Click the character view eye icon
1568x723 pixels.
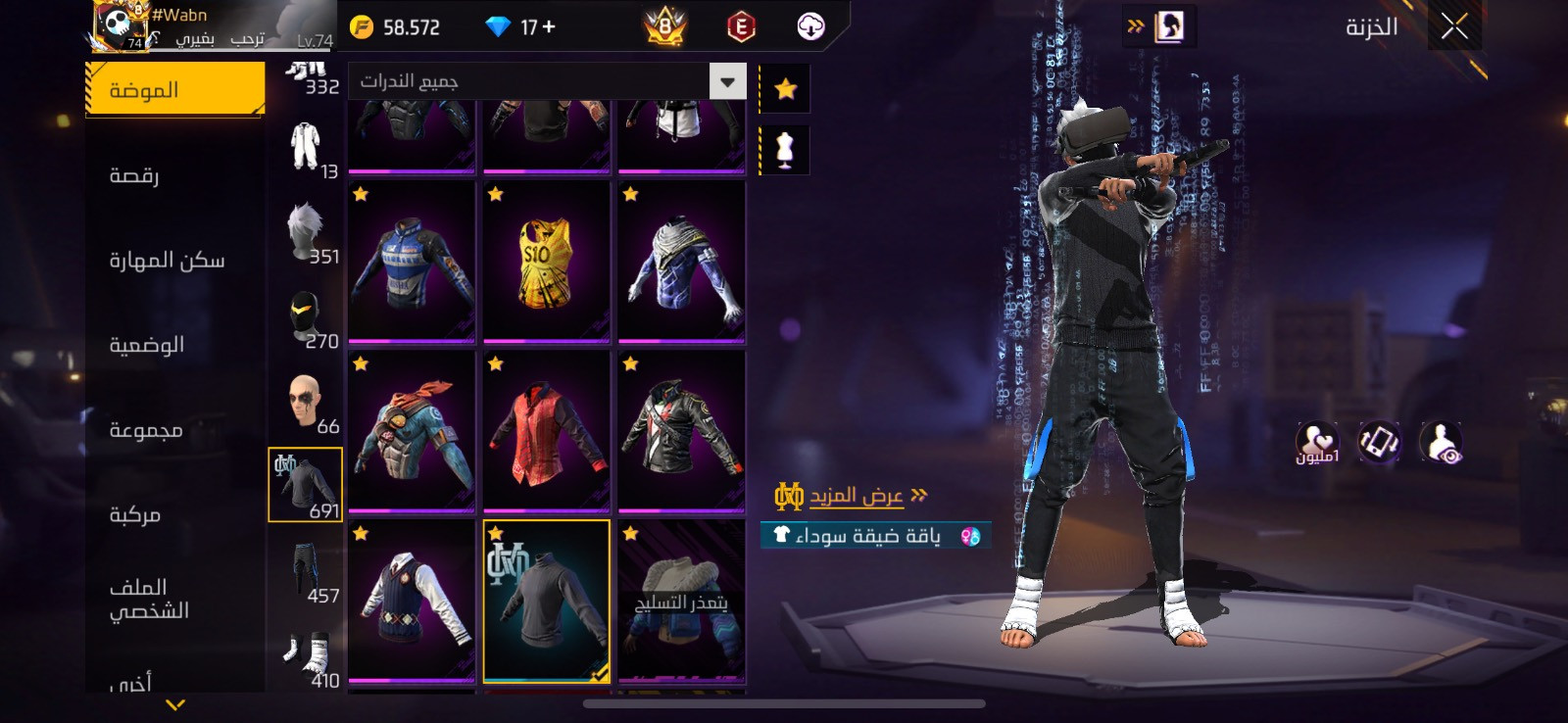[x=1440, y=444]
